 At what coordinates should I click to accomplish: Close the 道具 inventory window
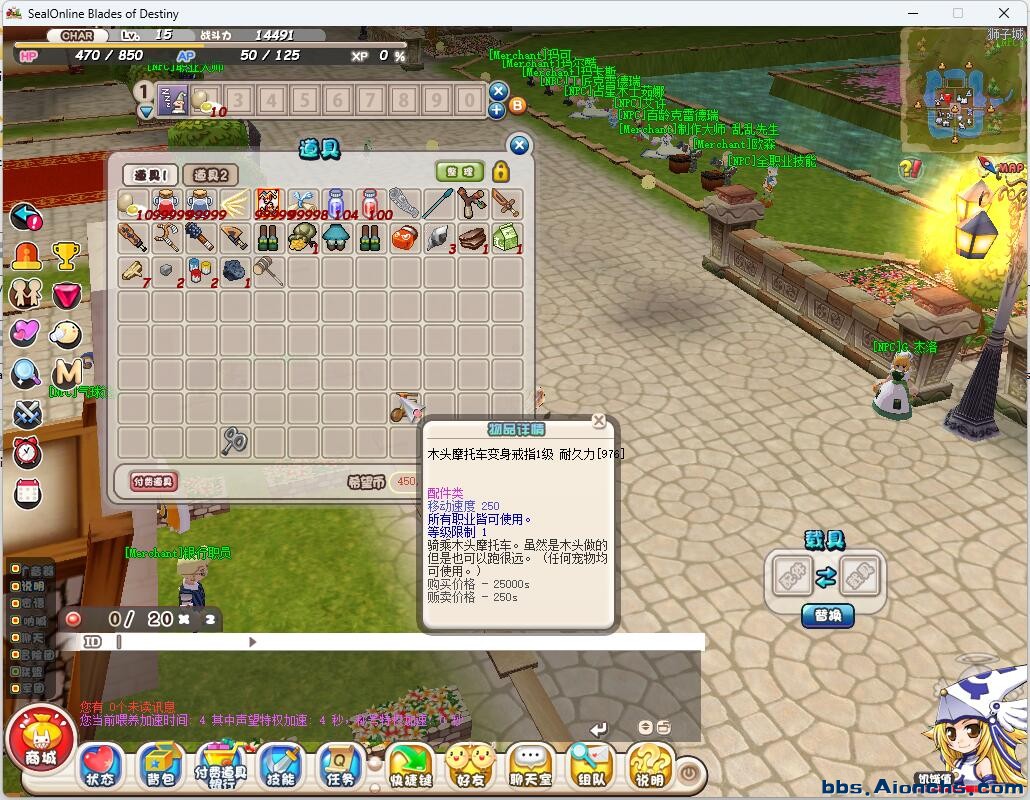point(519,146)
